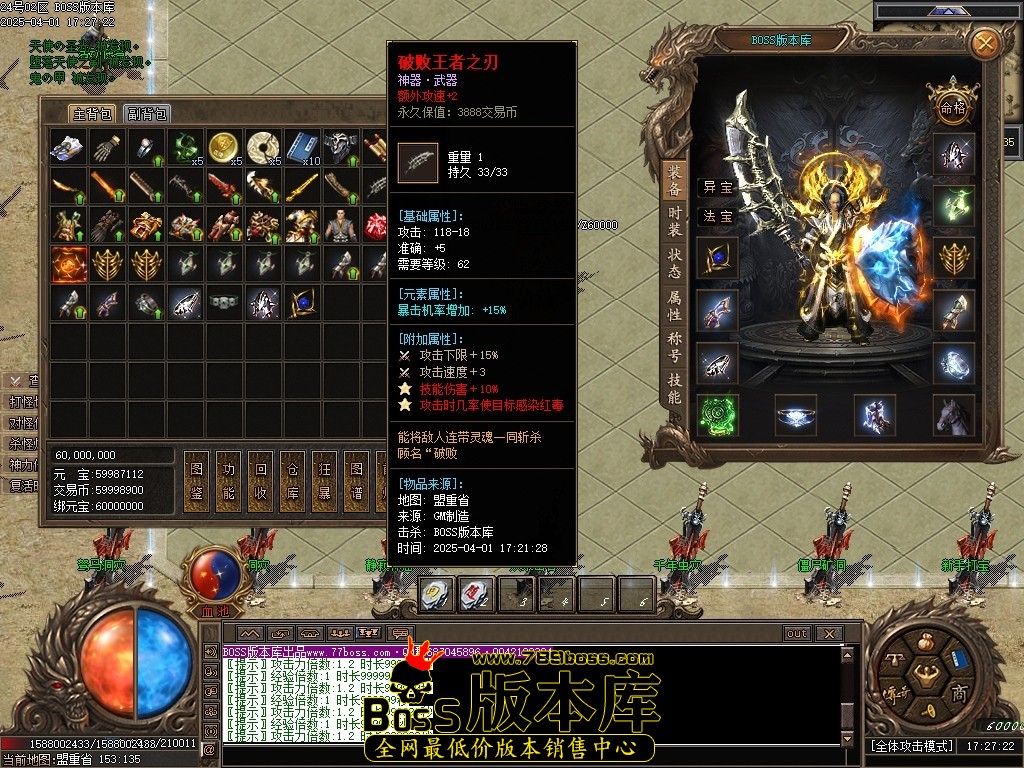Open the 状态 status tab

coord(675,263)
